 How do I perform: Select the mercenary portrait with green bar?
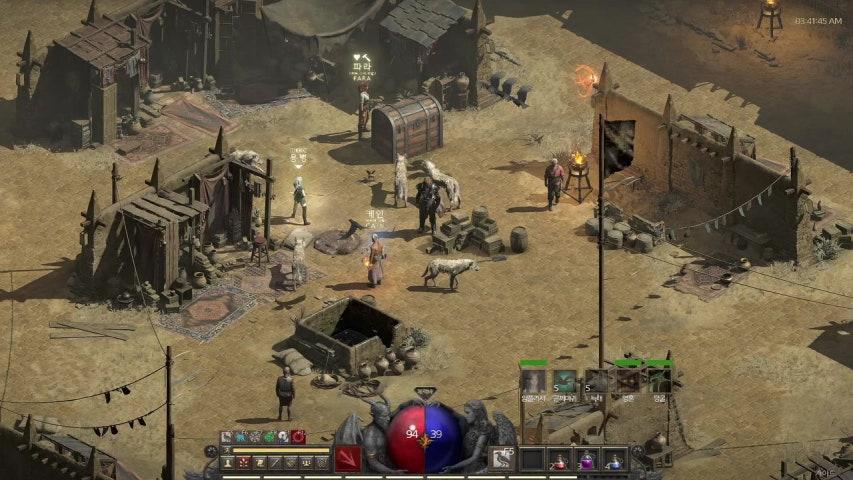(x=533, y=381)
